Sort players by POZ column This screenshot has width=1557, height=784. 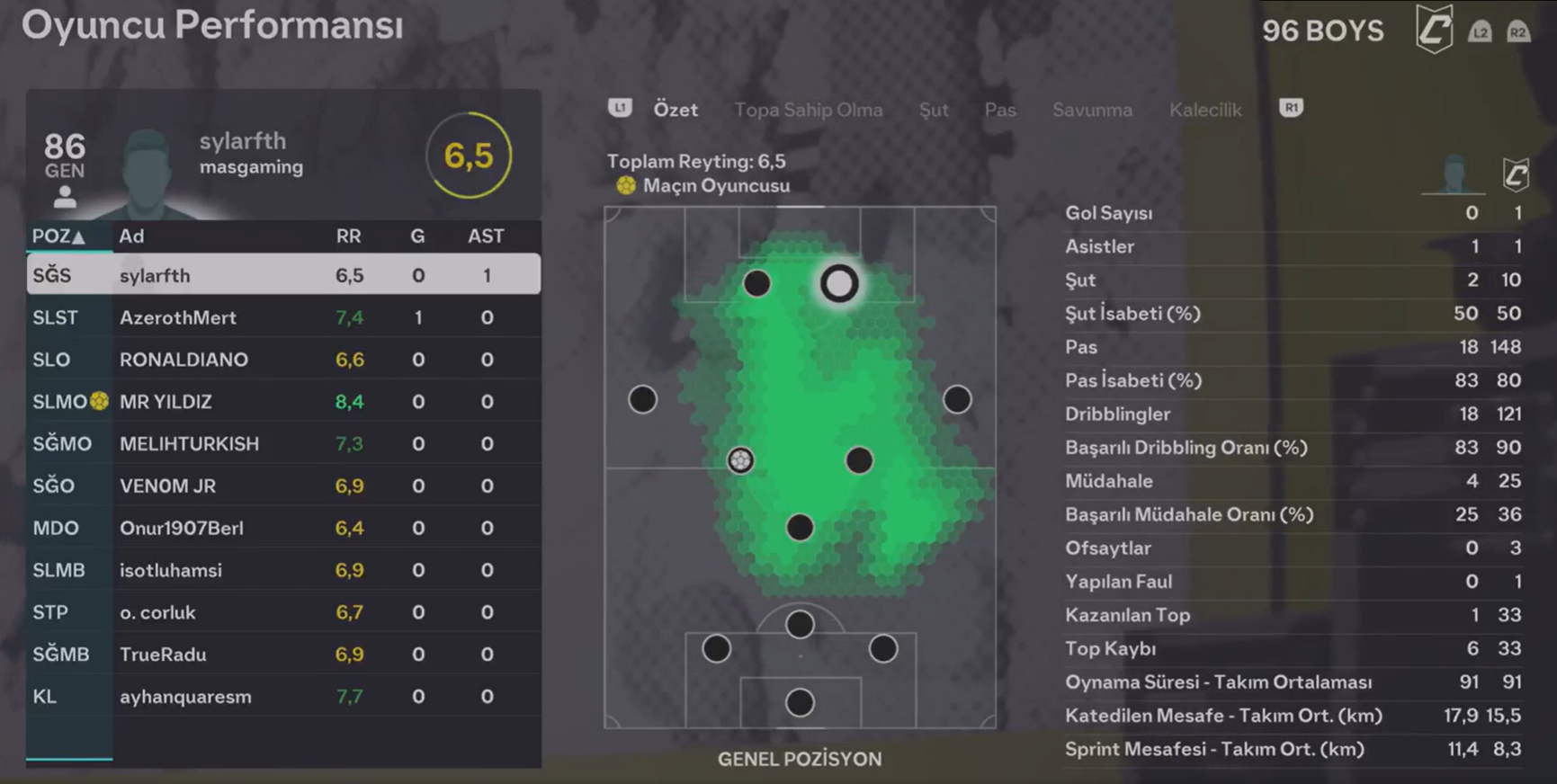[x=58, y=236]
